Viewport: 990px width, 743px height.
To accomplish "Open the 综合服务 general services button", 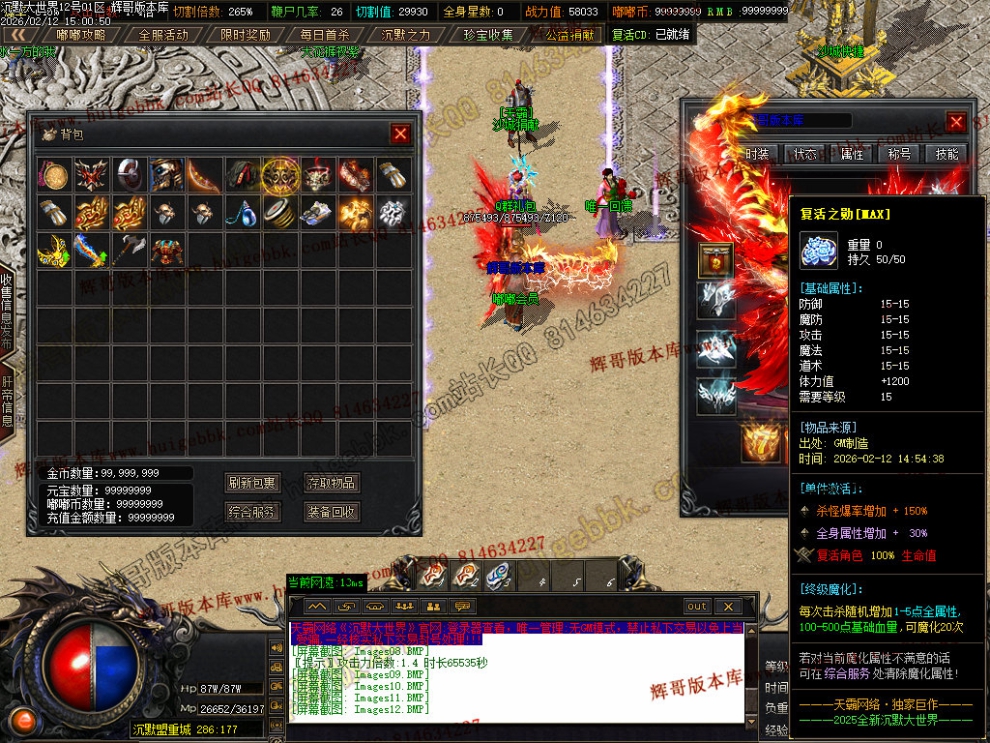I will [x=252, y=512].
